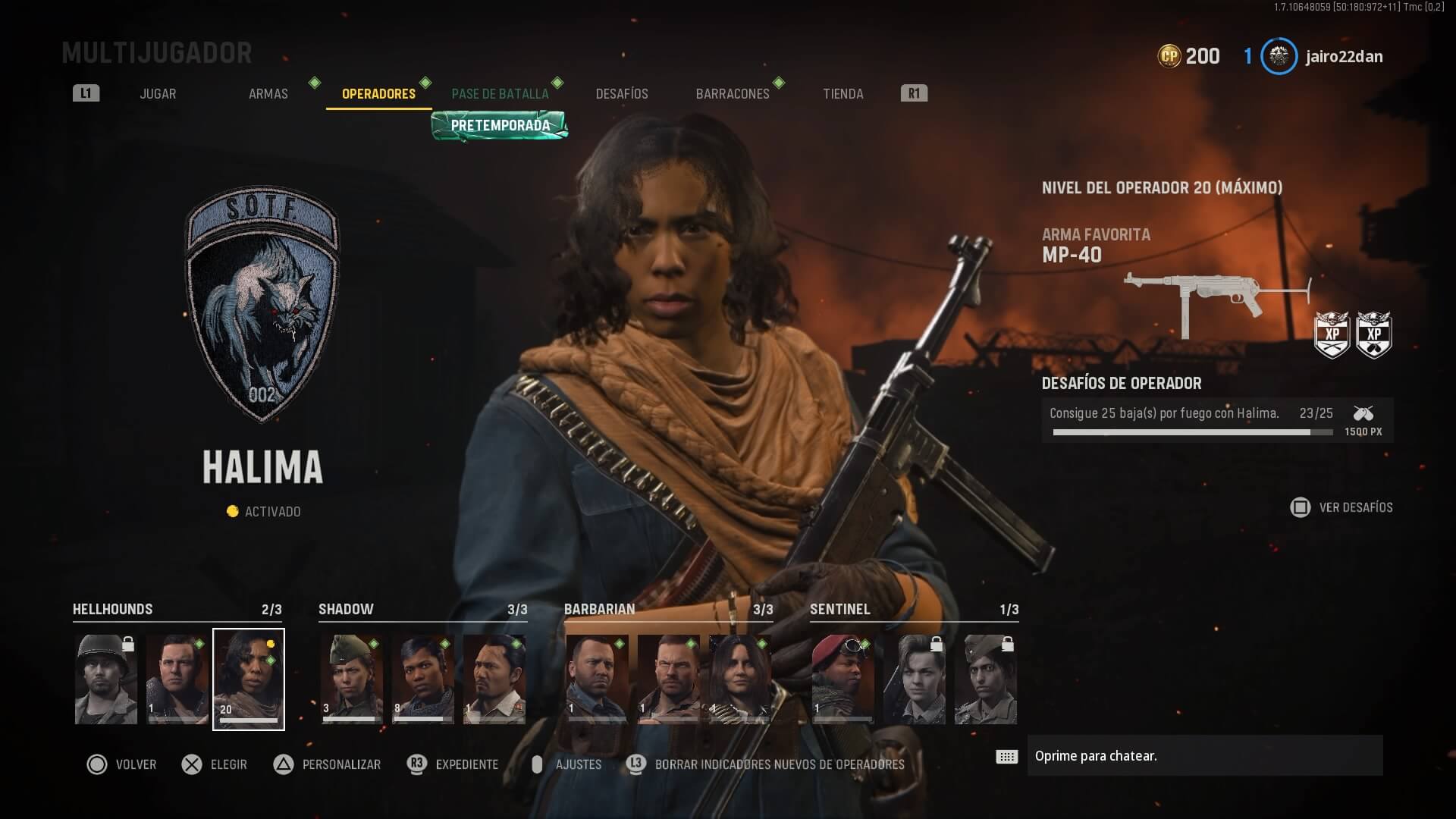1456x819 pixels.
Task: Open the Tienda shop tab
Action: pos(843,94)
